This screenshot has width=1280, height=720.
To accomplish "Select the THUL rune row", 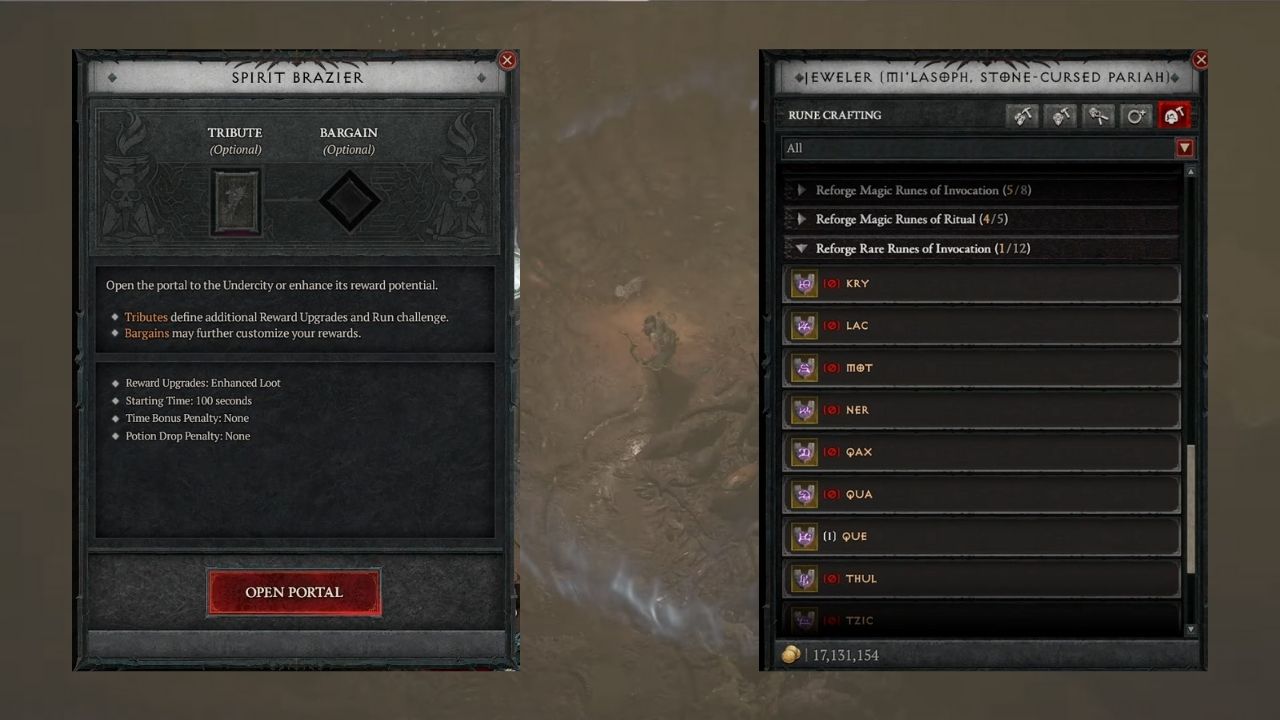I will click(x=980, y=578).
